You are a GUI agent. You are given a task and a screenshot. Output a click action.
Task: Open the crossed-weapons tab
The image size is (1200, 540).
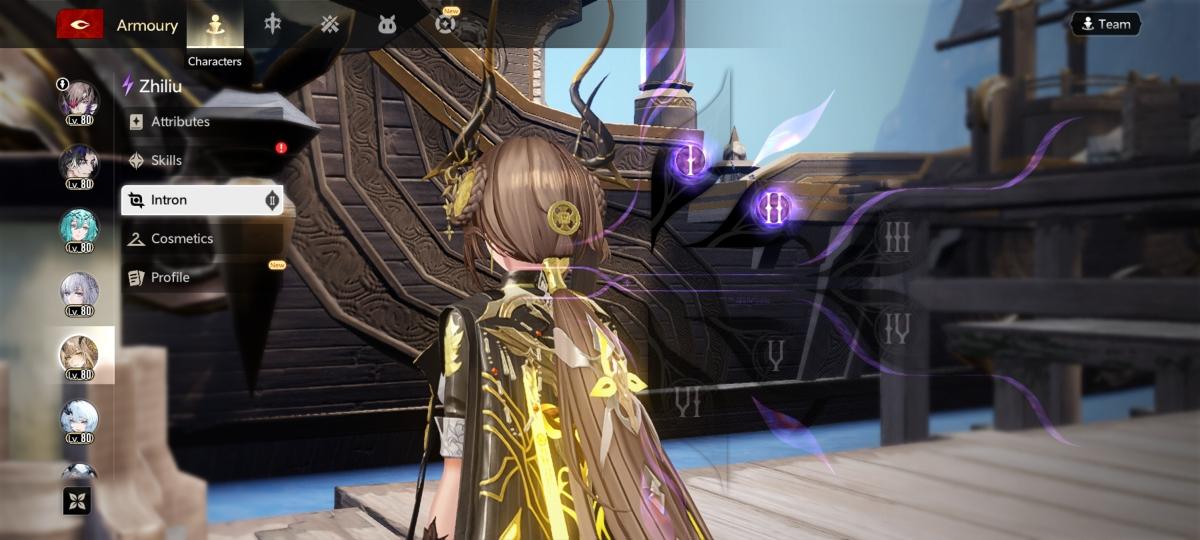(x=330, y=25)
